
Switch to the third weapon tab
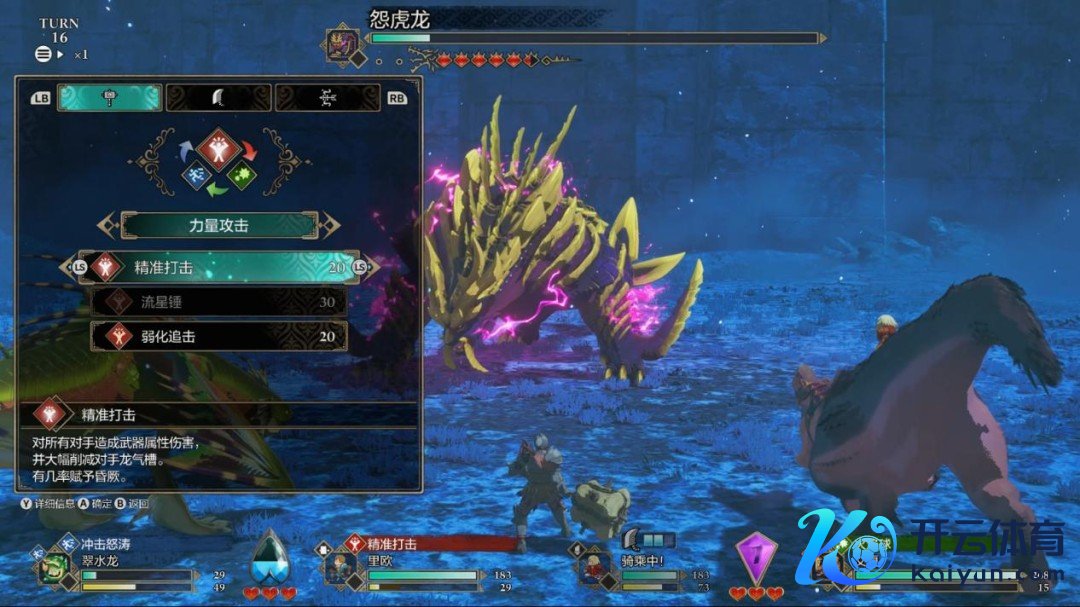[327, 97]
